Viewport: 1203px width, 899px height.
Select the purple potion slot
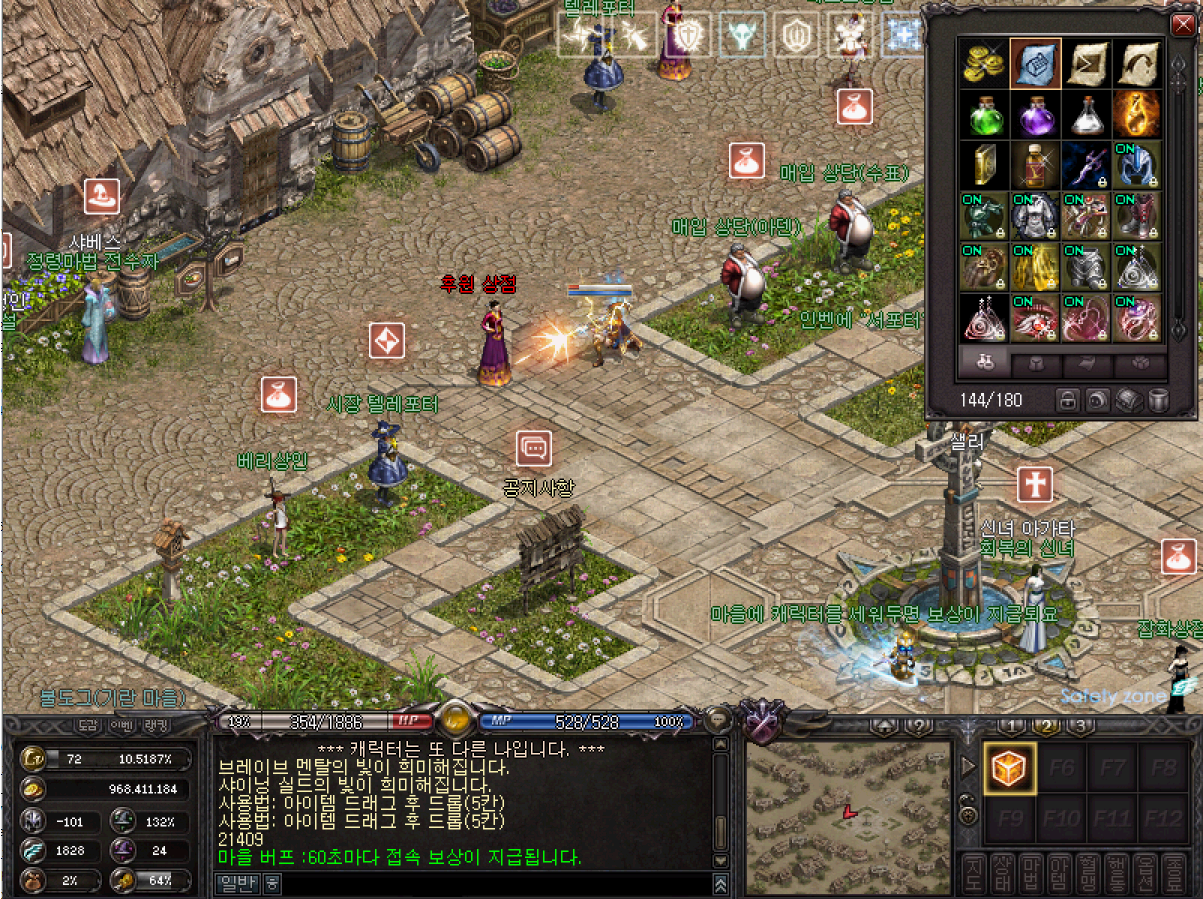1035,115
